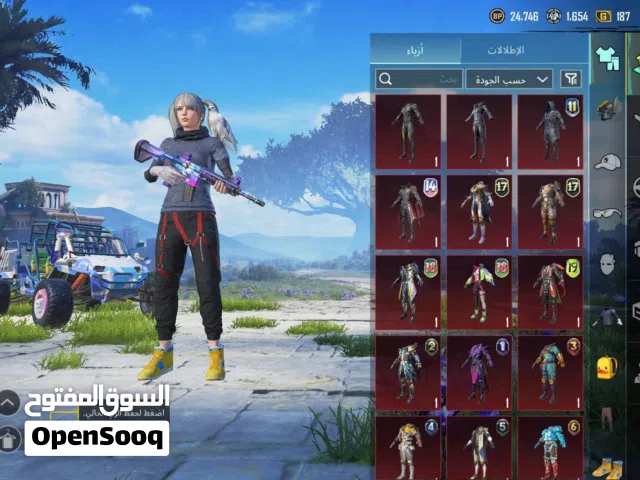Image resolution: width=640 pixels, height=480 pixels.
Task: Select the red-caped outfit with badge 14
Action: [408, 211]
